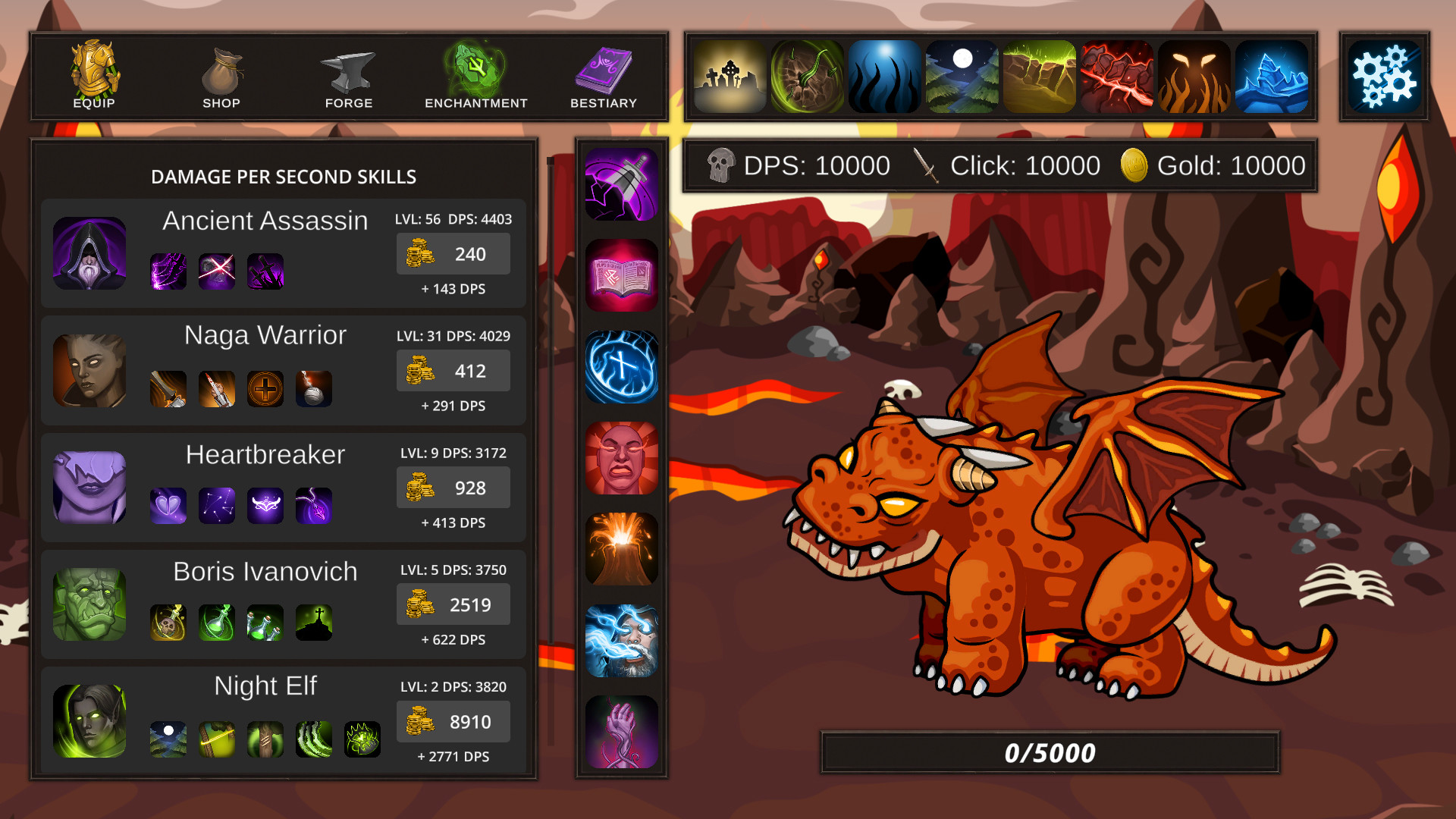Activate the volcano eruption skill
Viewport: 1456px width, 819px height.
[621, 551]
